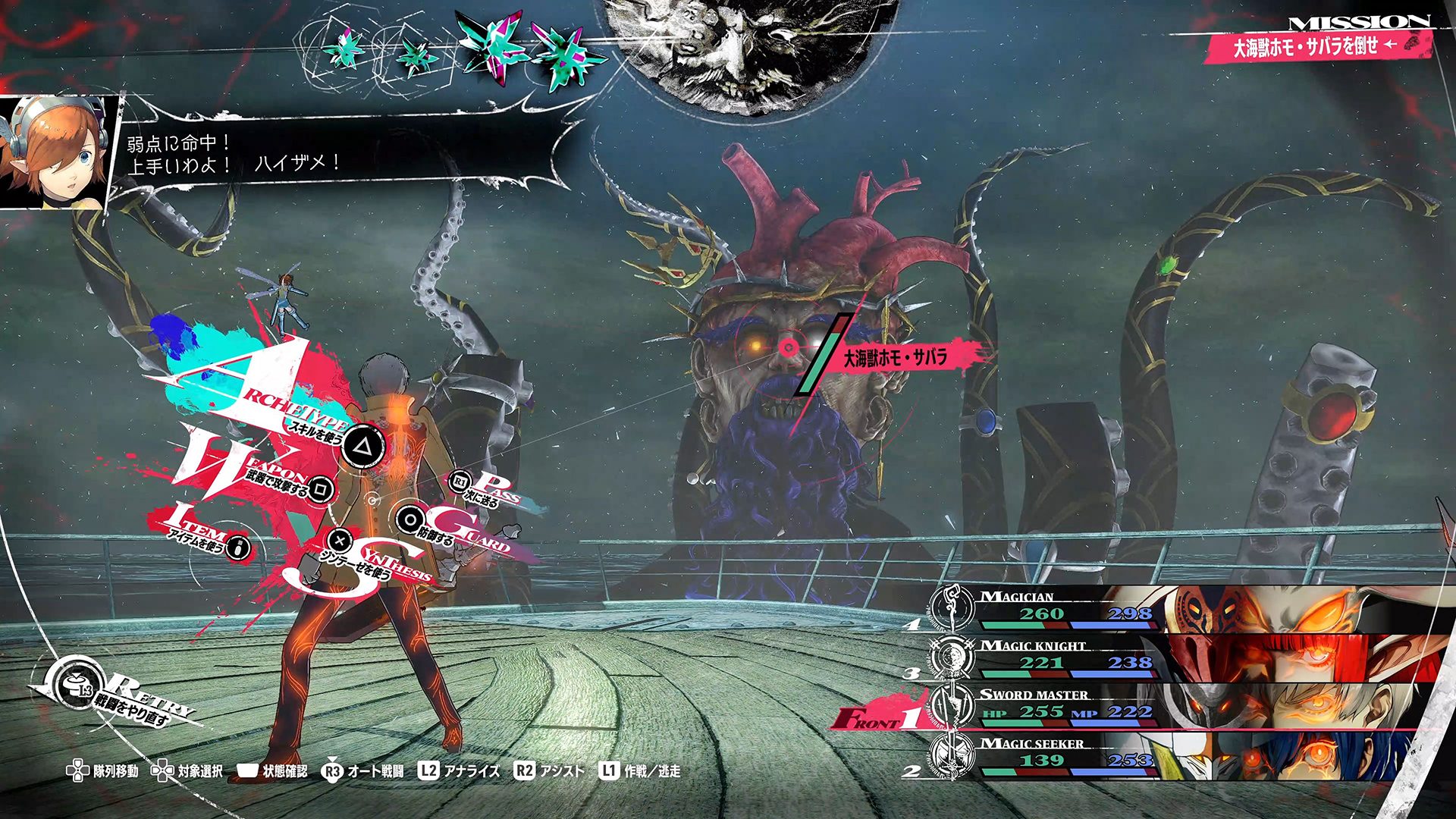Choose the Archetype skill command

(x=361, y=447)
